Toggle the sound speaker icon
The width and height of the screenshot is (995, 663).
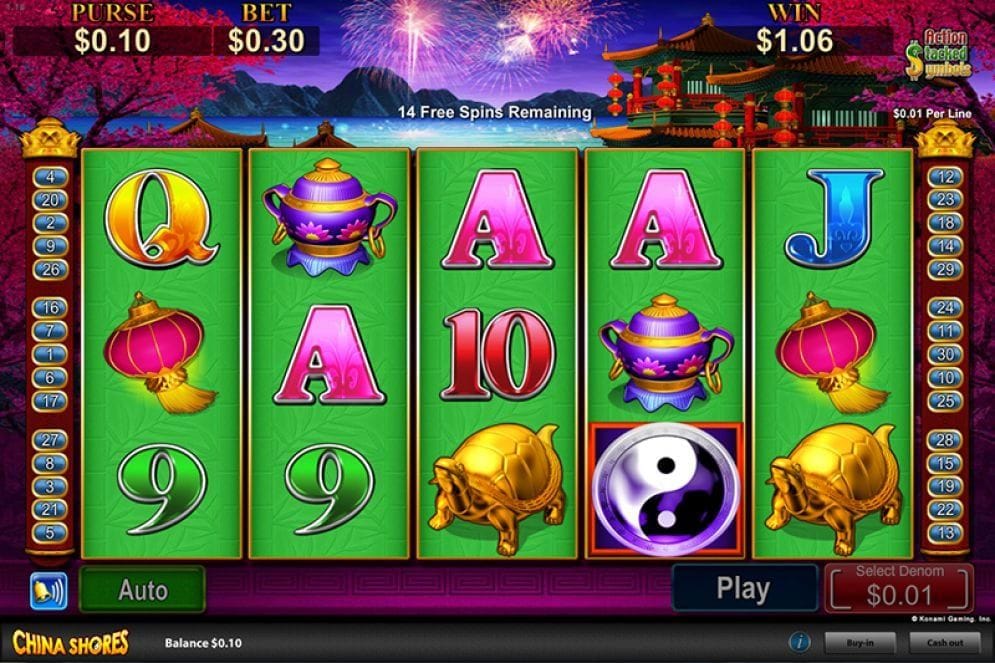(48, 590)
